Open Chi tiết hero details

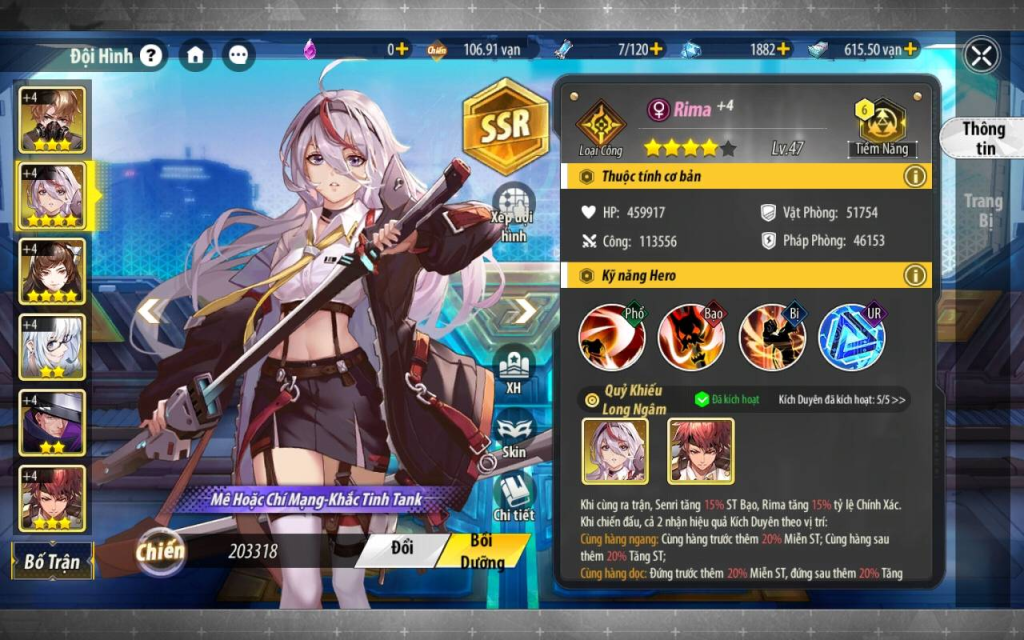(514, 497)
